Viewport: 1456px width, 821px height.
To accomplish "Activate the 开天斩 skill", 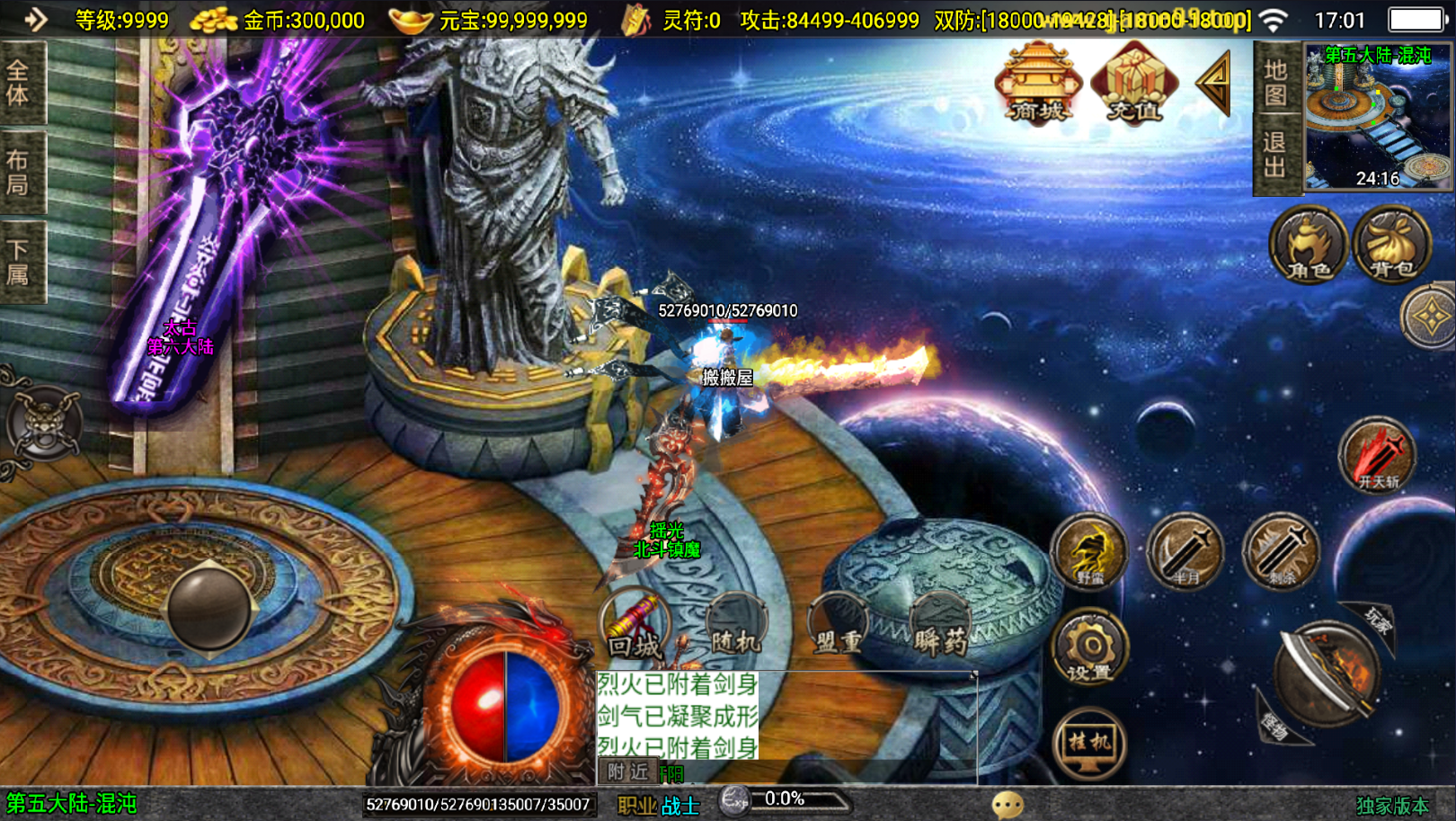I will point(1378,456).
